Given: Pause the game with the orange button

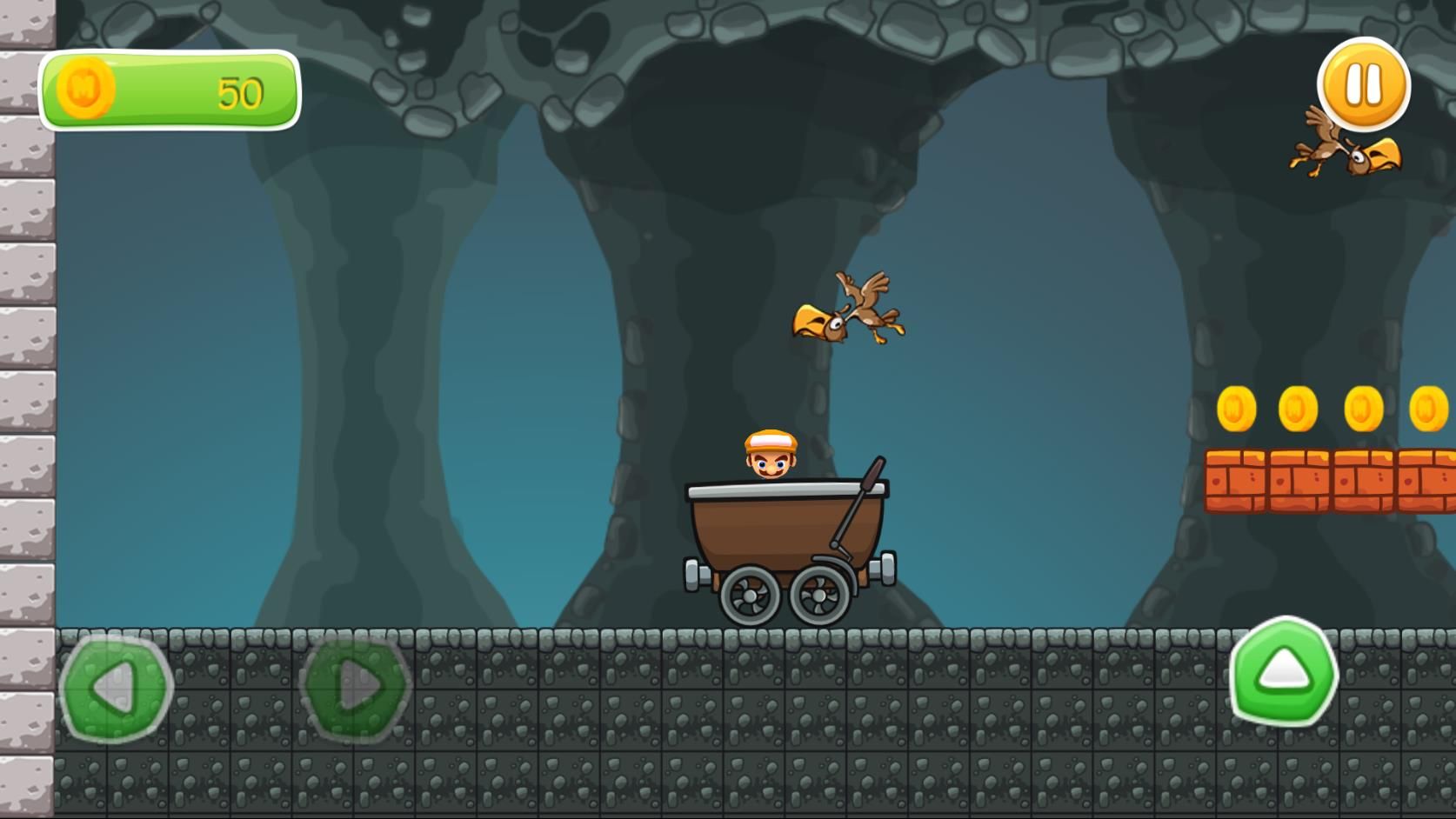Looking at the screenshot, I should tap(1363, 85).
